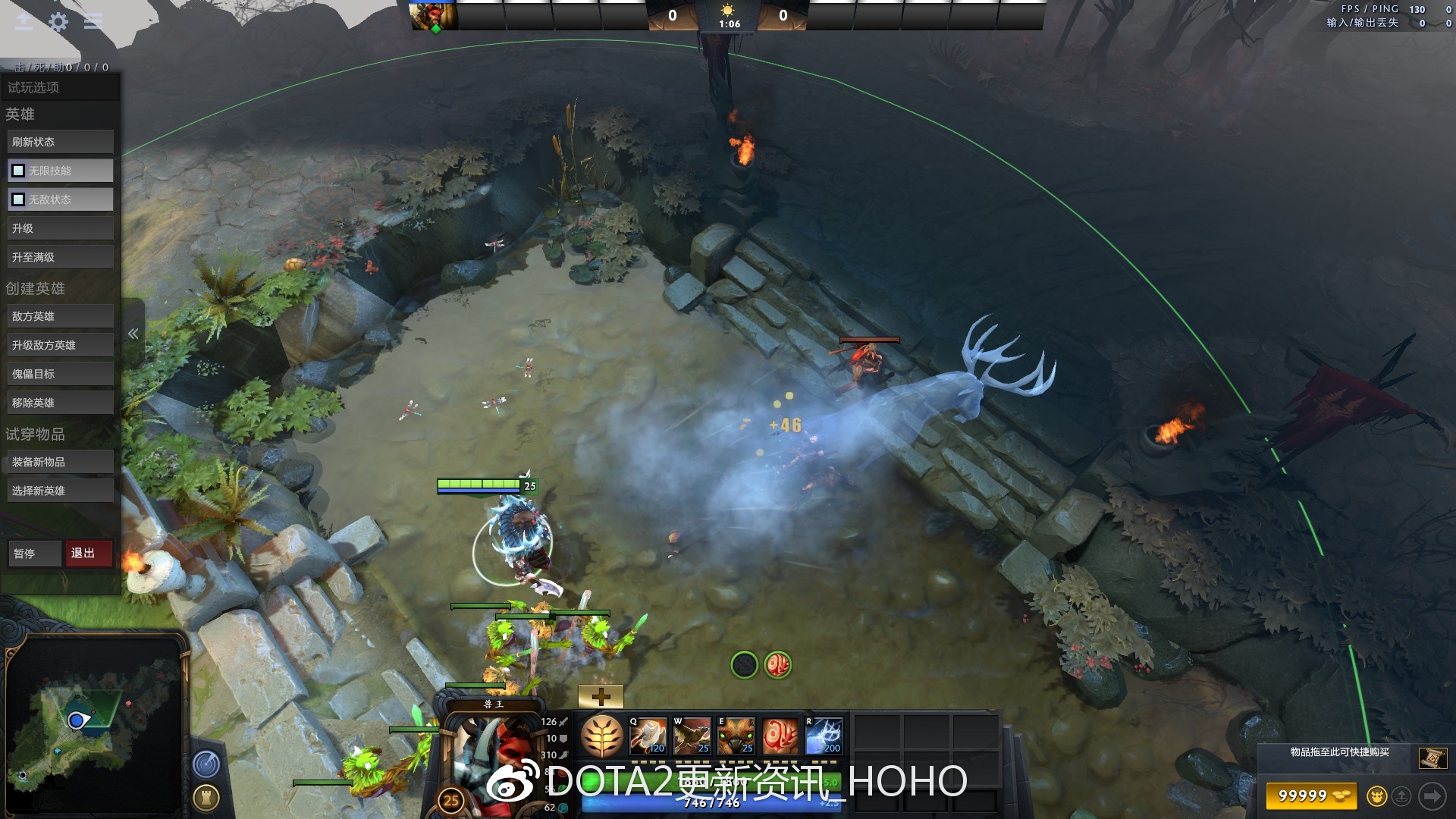Open the settings gear icon
Screen dimensions: 1456x819
click(x=58, y=22)
